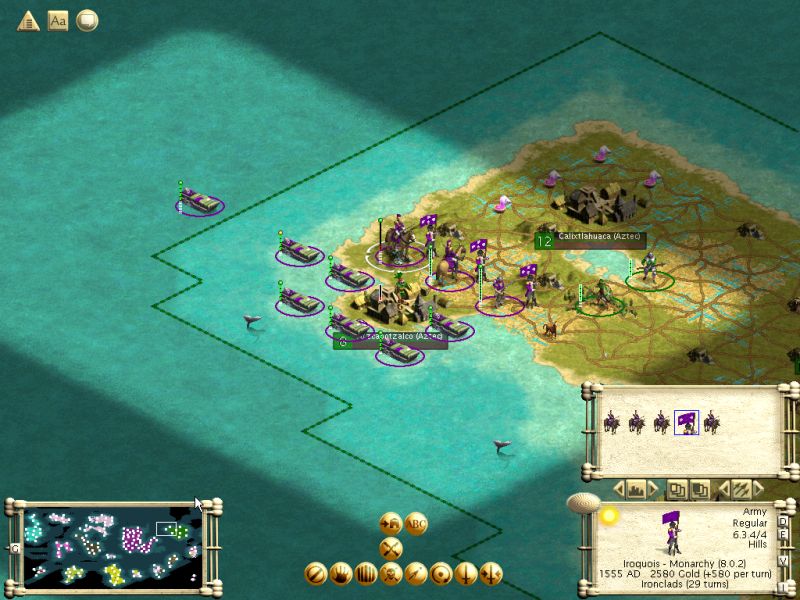Activate the go-to-city order button

coord(391,524)
